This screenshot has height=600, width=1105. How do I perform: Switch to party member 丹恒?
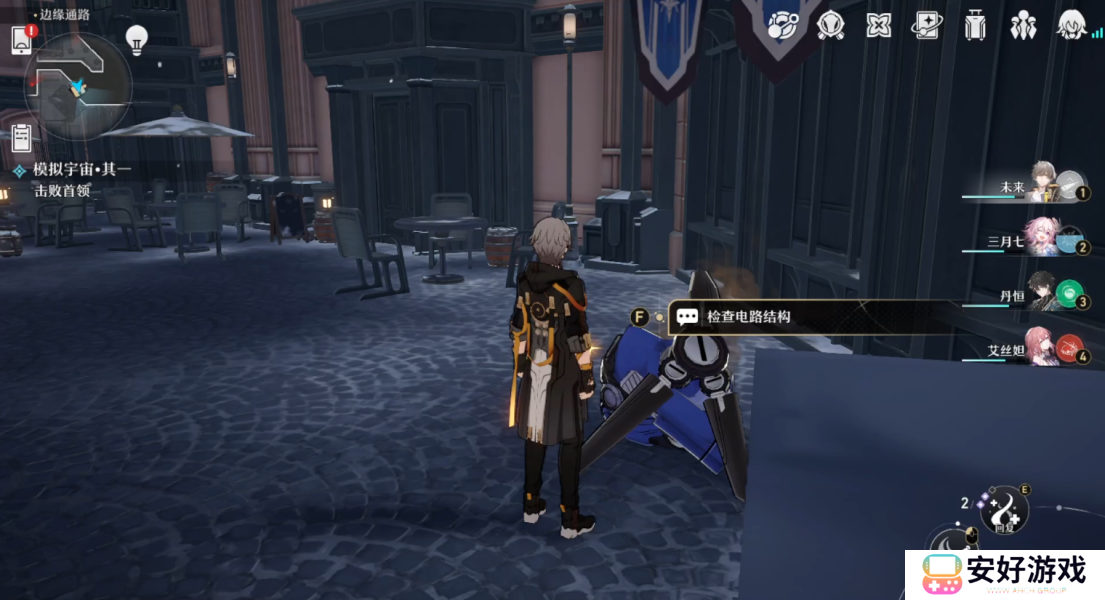[1045, 294]
